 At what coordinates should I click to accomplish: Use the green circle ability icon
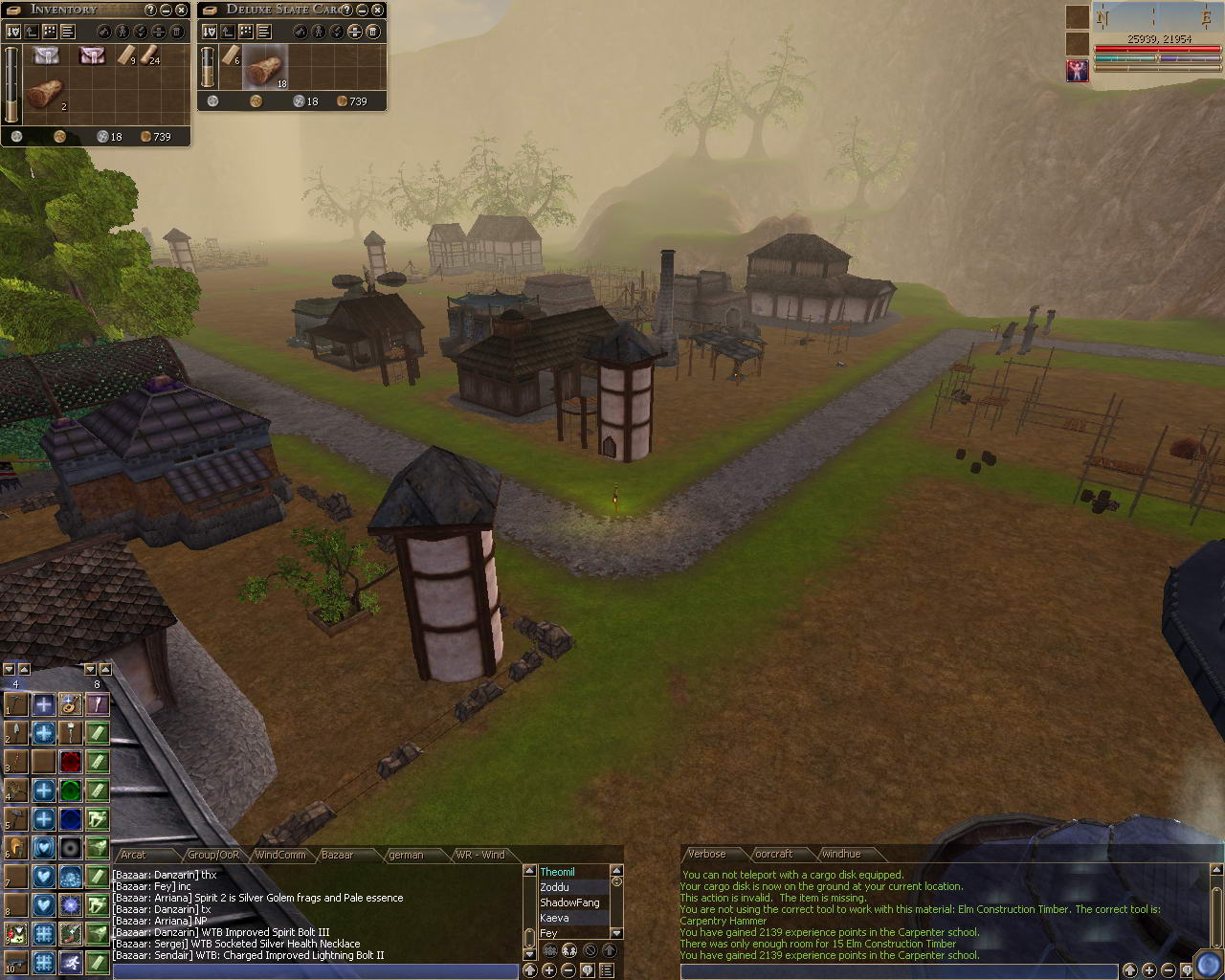[x=70, y=791]
